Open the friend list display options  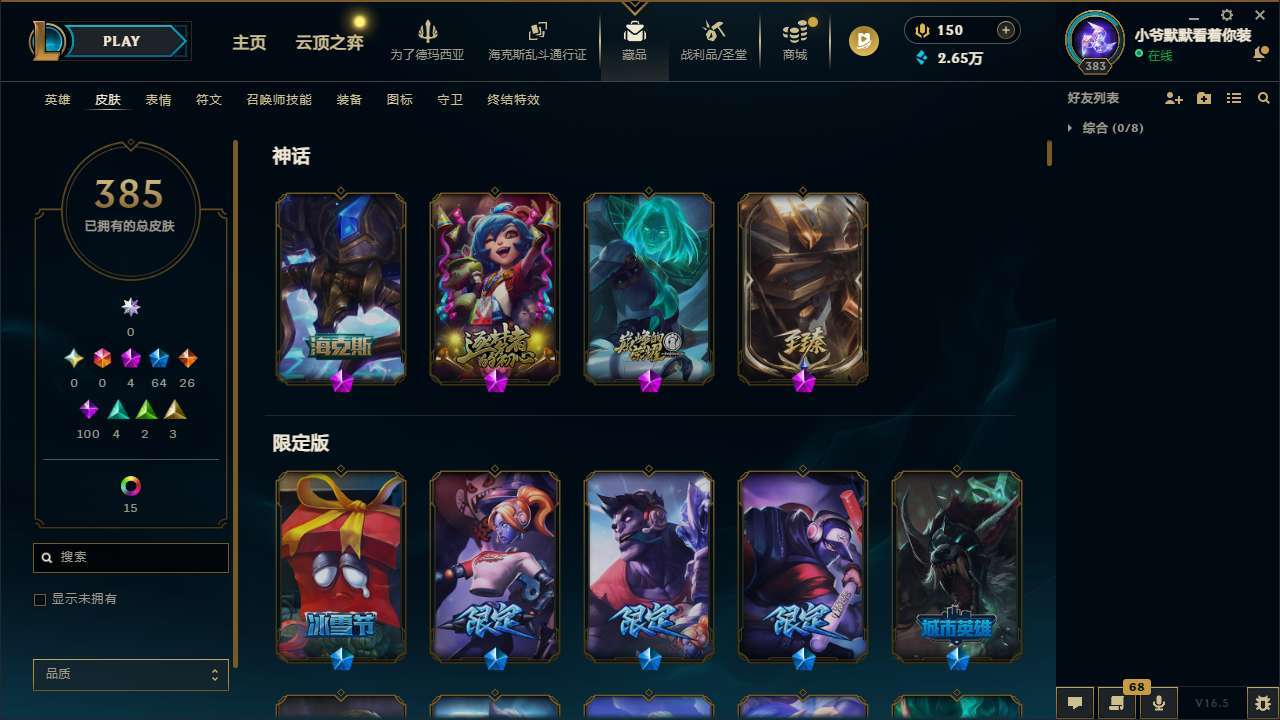[x=1234, y=98]
